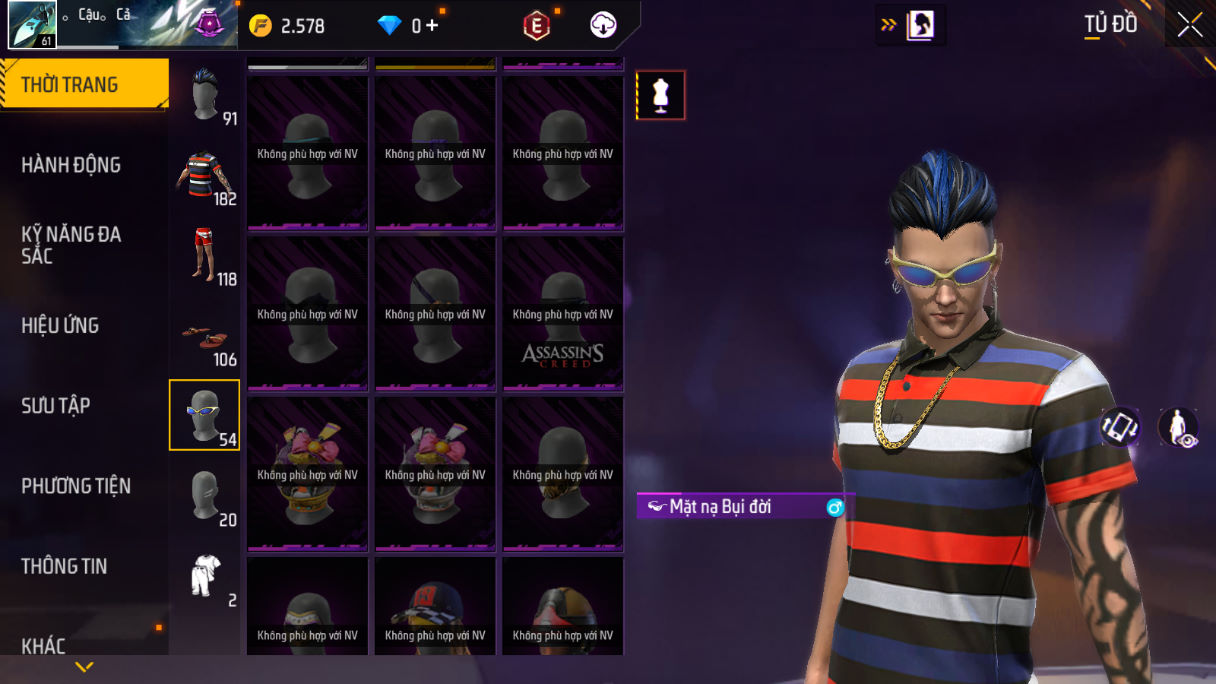Screen dimensions: 1216x684
Task: Close the wardrobe with the X button
Action: (x=1189, y=25)
